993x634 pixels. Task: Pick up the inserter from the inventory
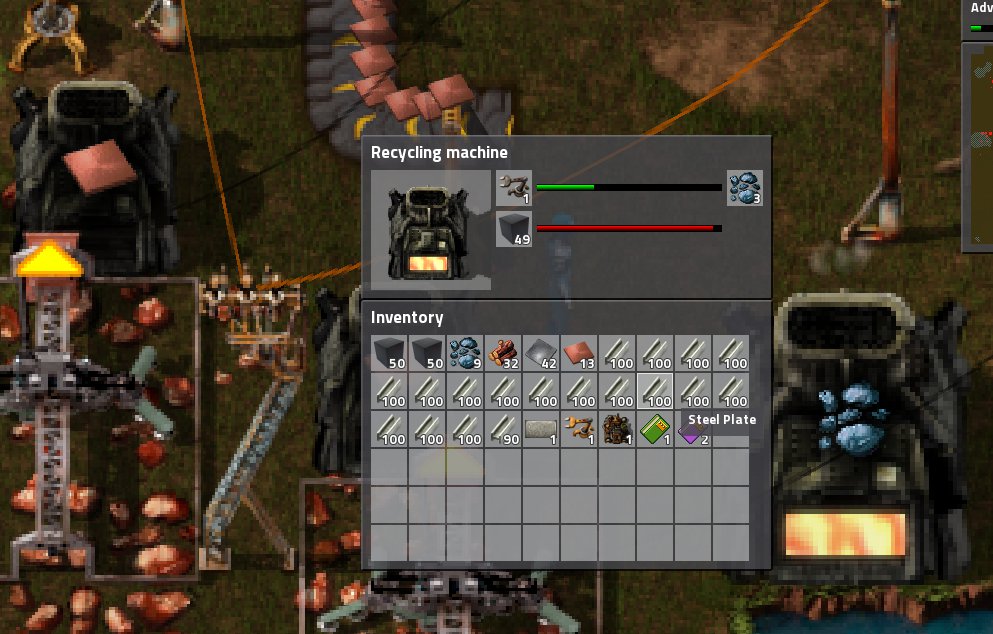[580, 429]
